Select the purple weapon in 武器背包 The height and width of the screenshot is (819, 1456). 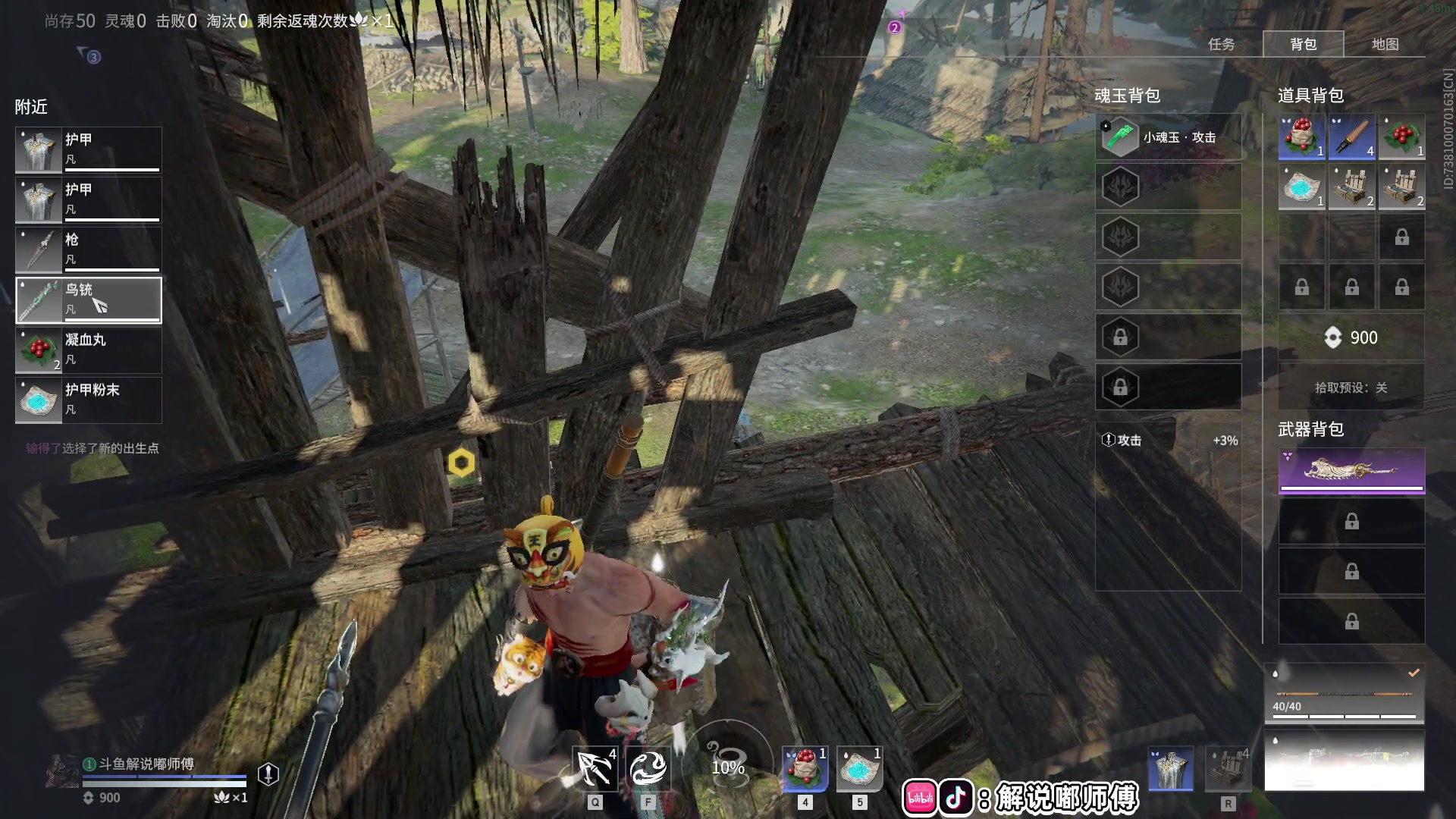point(1351,470)
